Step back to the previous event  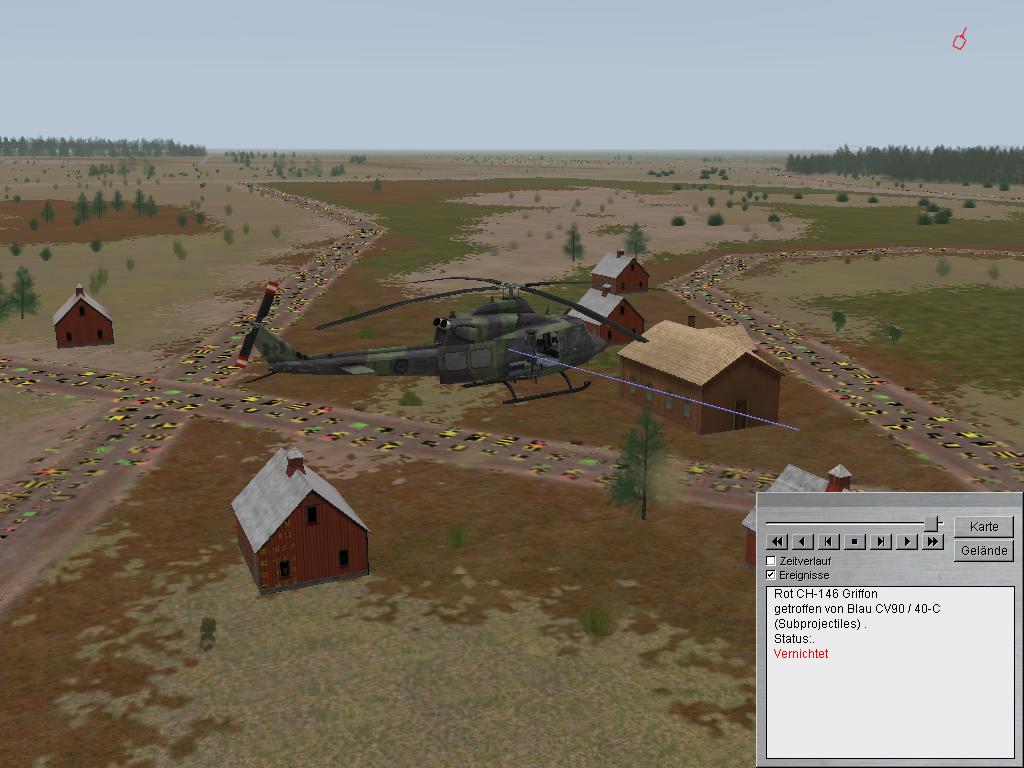coord(829,542)
